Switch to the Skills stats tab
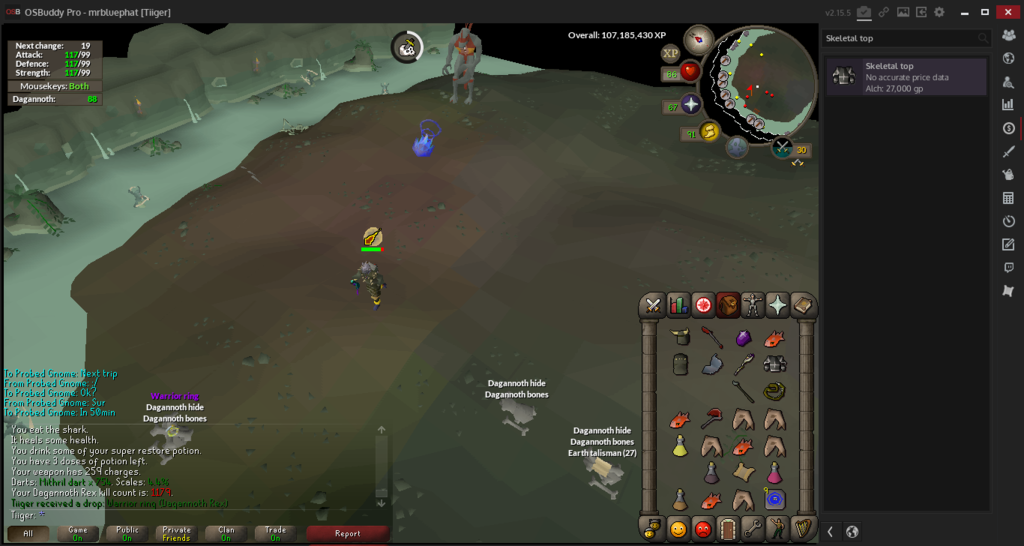1024x546 pixels. coord(679,305)
